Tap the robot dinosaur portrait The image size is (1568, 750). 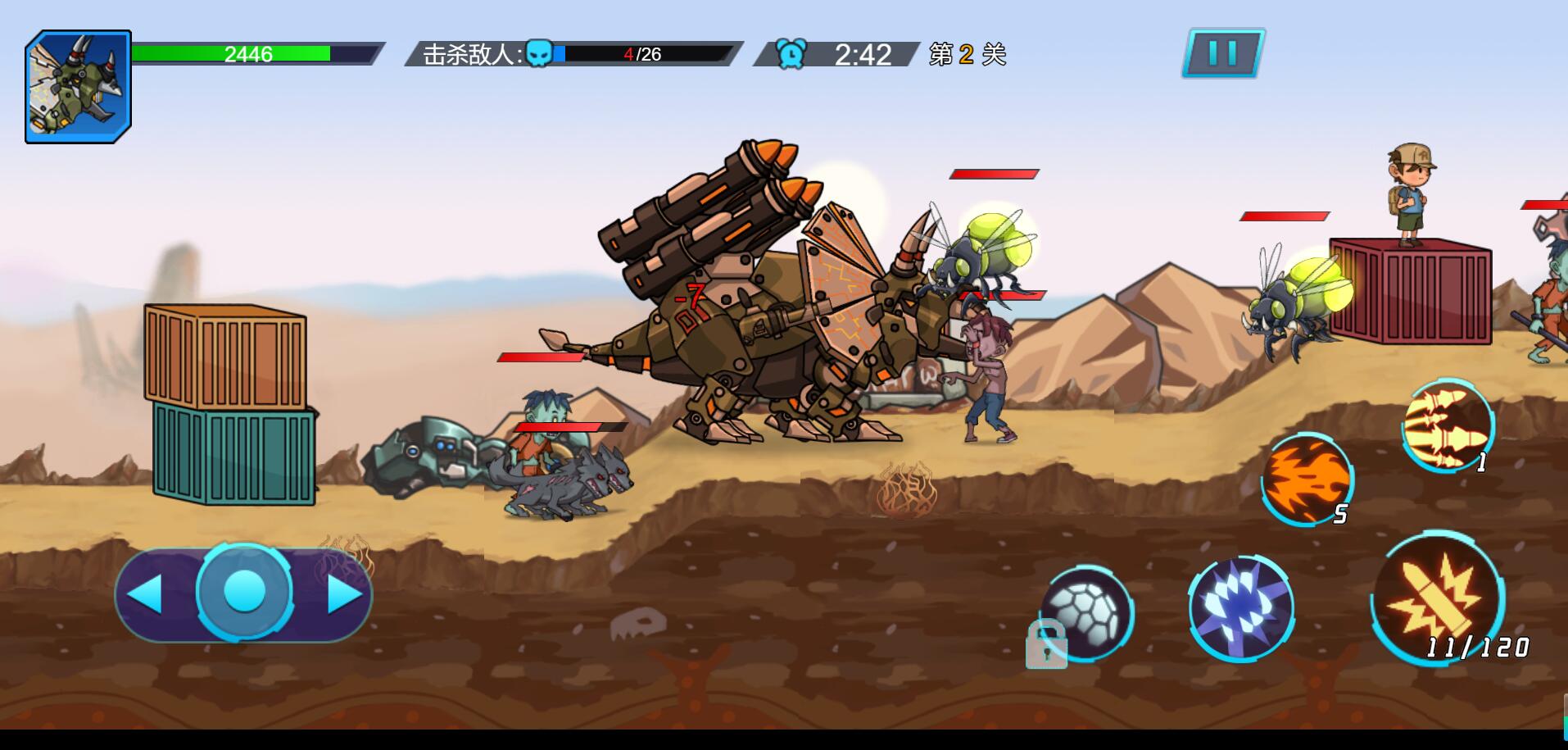(79, 87)
